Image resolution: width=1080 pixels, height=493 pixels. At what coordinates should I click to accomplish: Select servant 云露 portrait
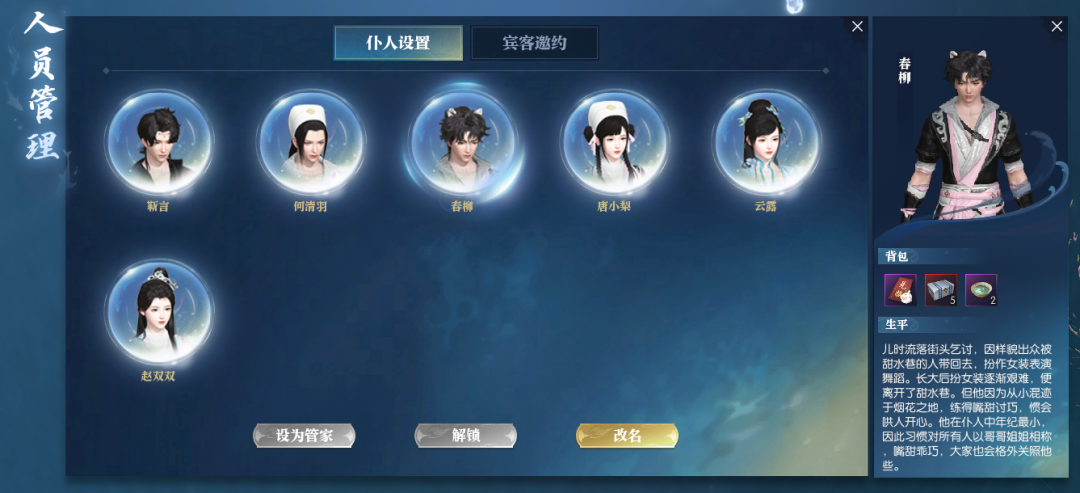tap(766, 142)
